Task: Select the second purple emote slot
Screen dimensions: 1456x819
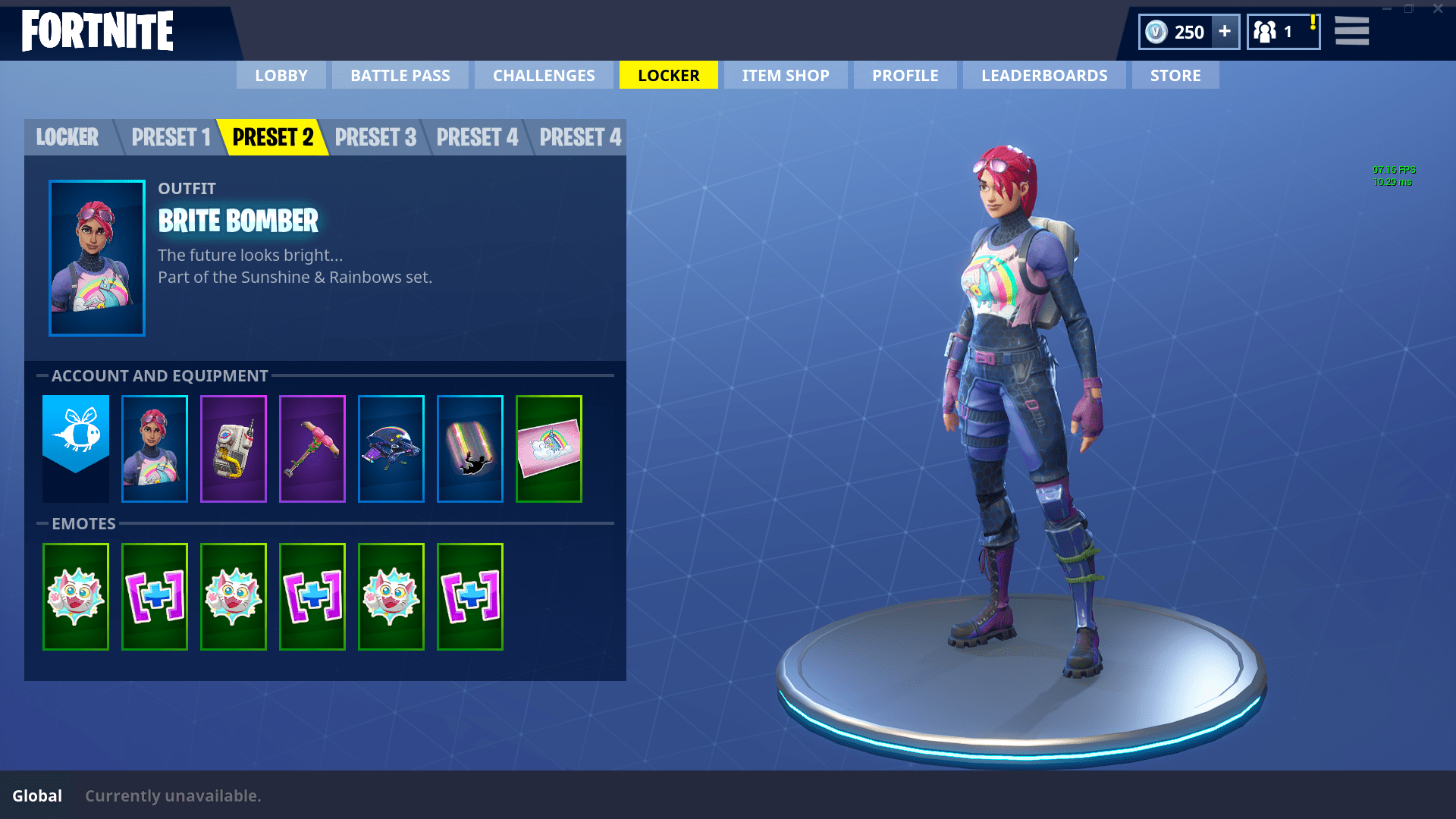Action: pos(312,596)
